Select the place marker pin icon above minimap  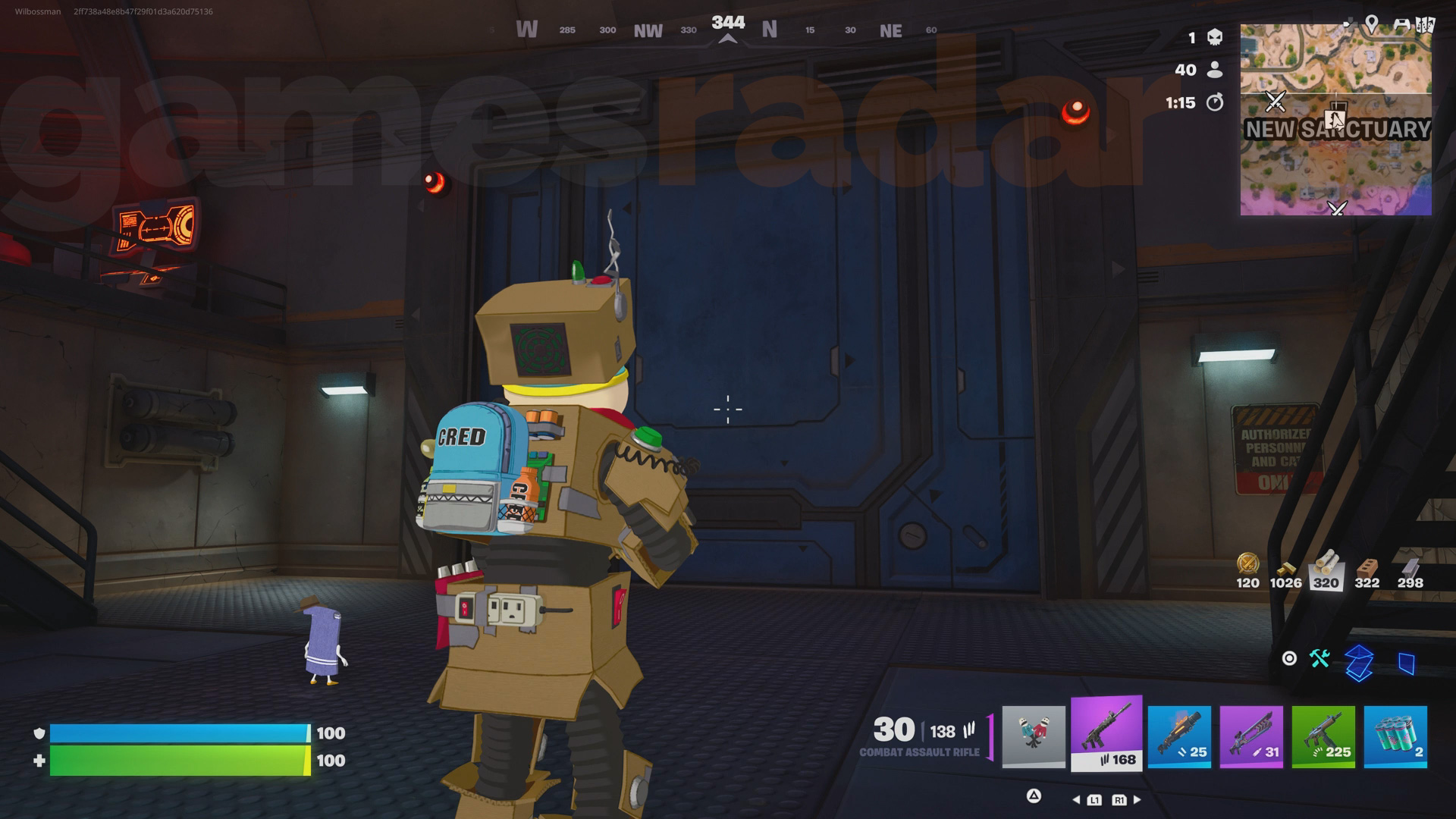[1372, 23]
